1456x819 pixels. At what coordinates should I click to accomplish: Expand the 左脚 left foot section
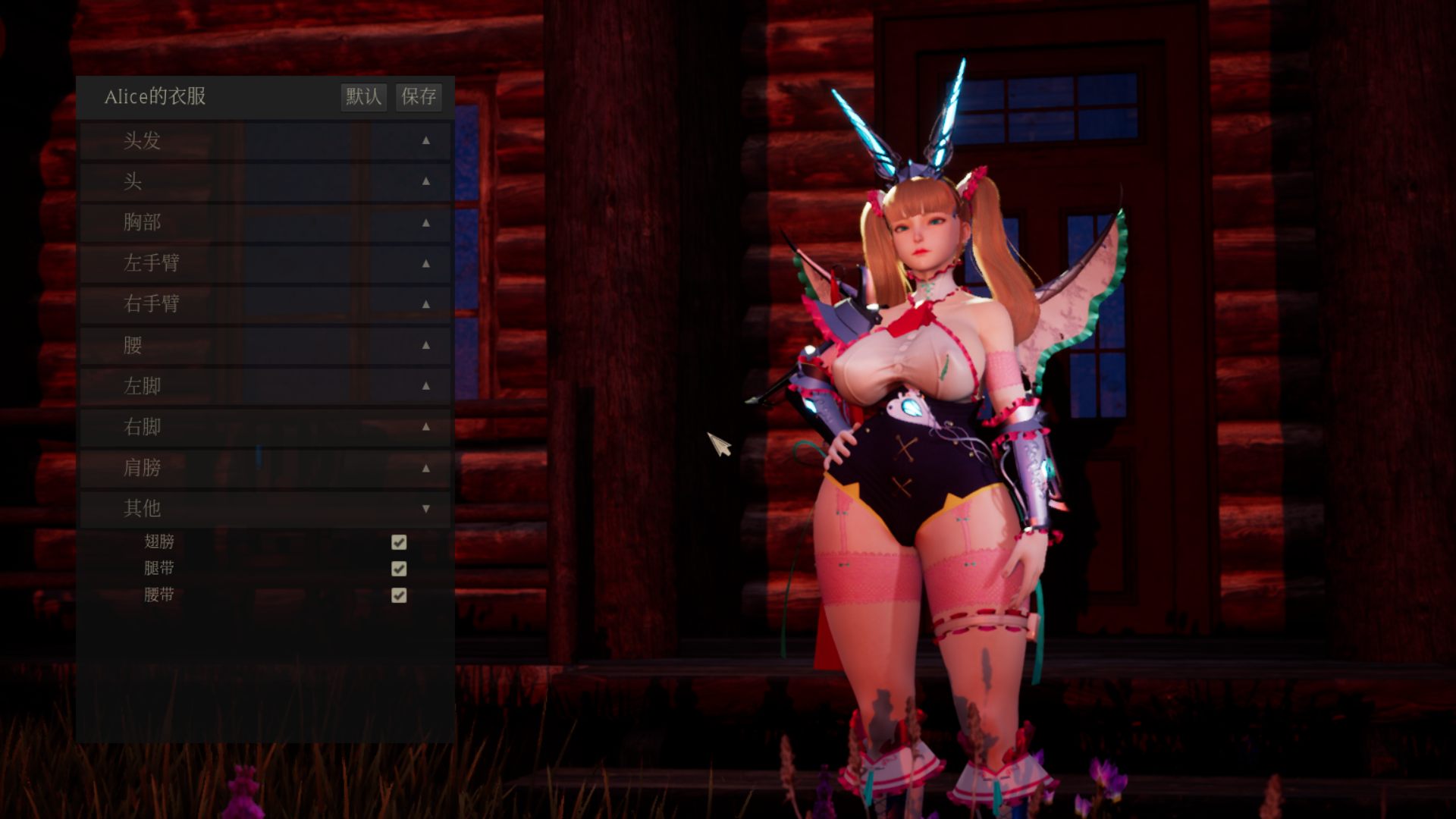point(265,387)
